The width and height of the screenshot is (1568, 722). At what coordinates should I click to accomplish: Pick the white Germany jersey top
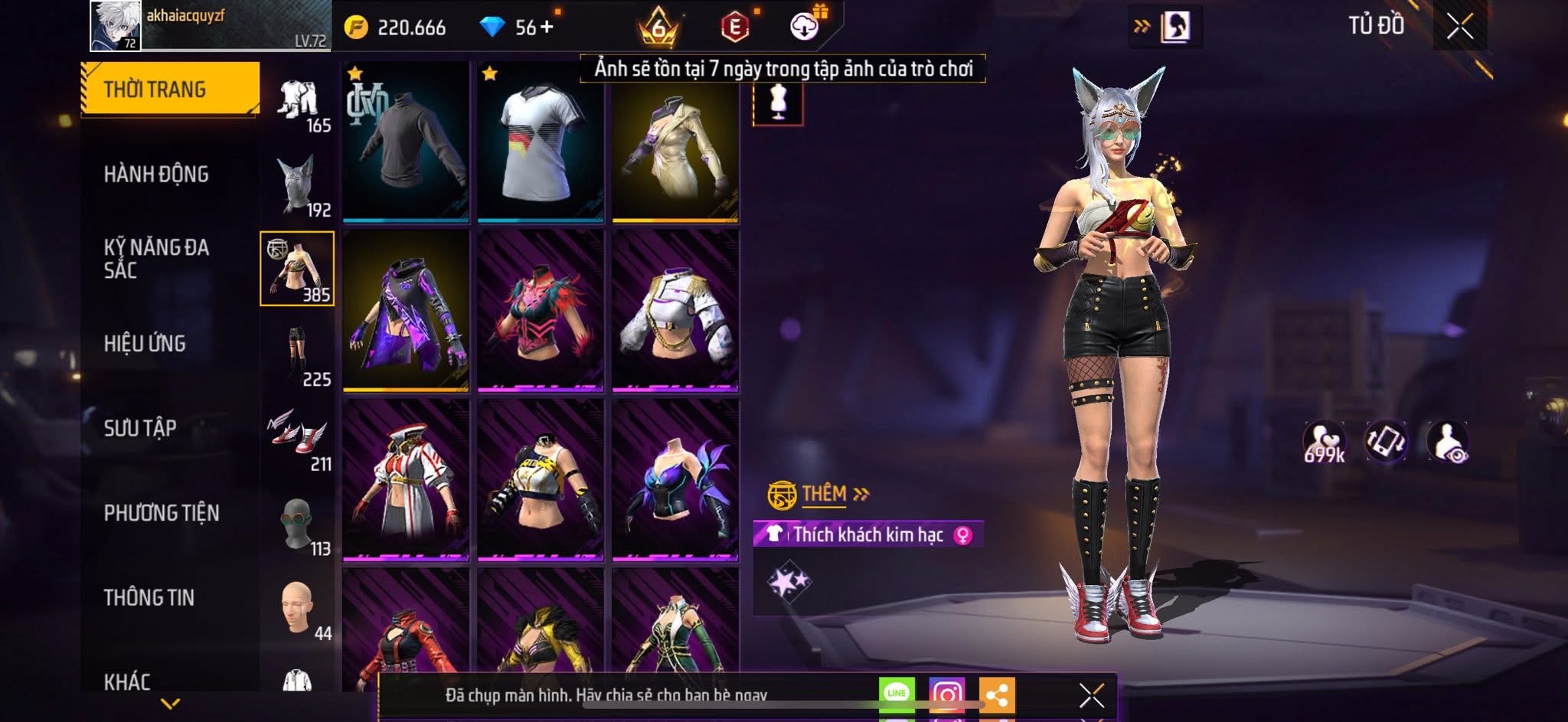click(541, 142)
